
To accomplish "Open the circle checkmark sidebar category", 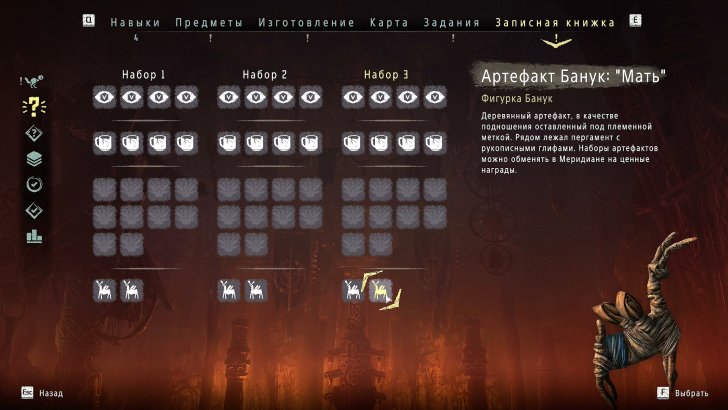I will pyautogui.click(x=34, y=184).
